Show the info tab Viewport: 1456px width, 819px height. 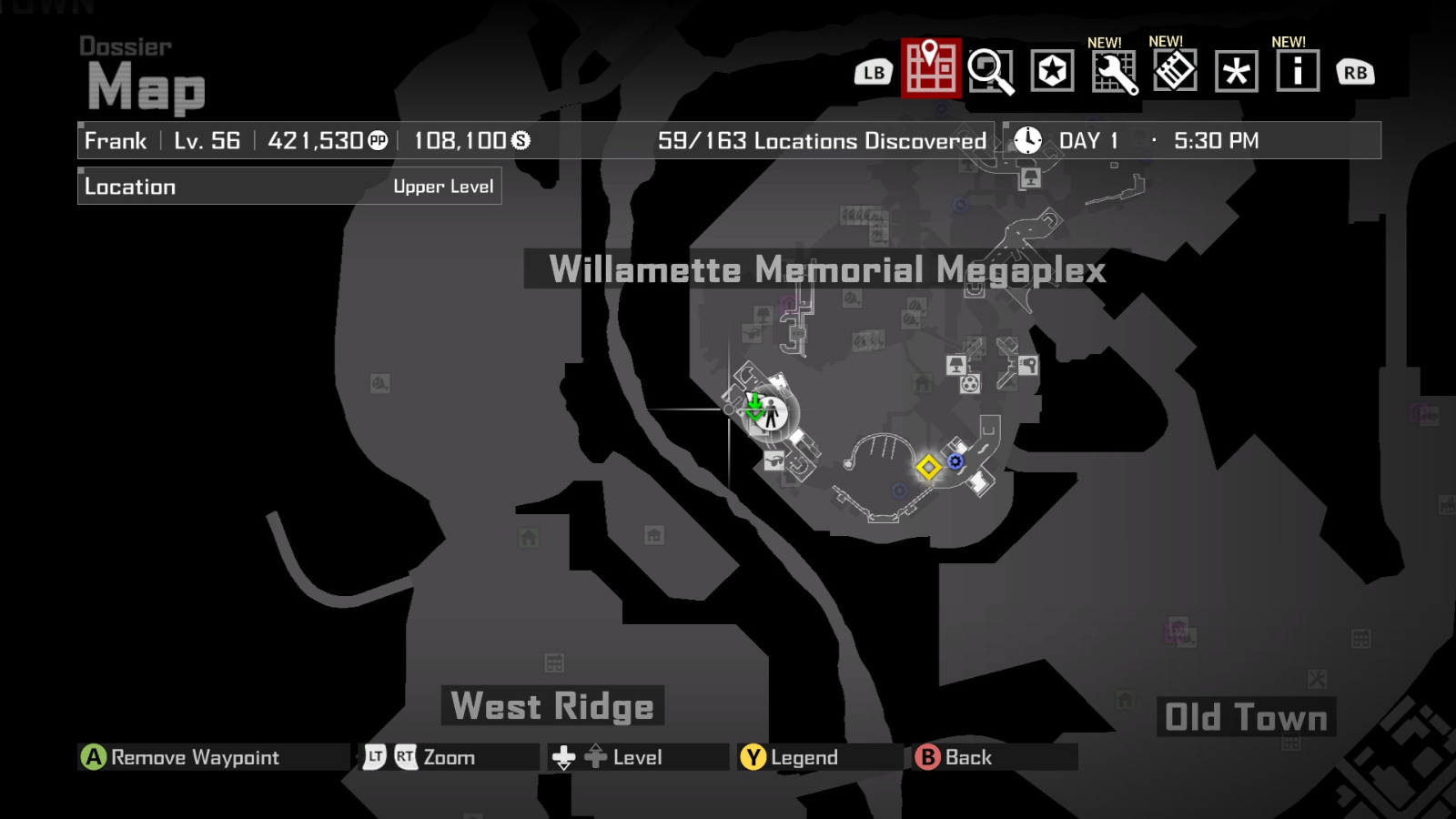(1298, 71)
